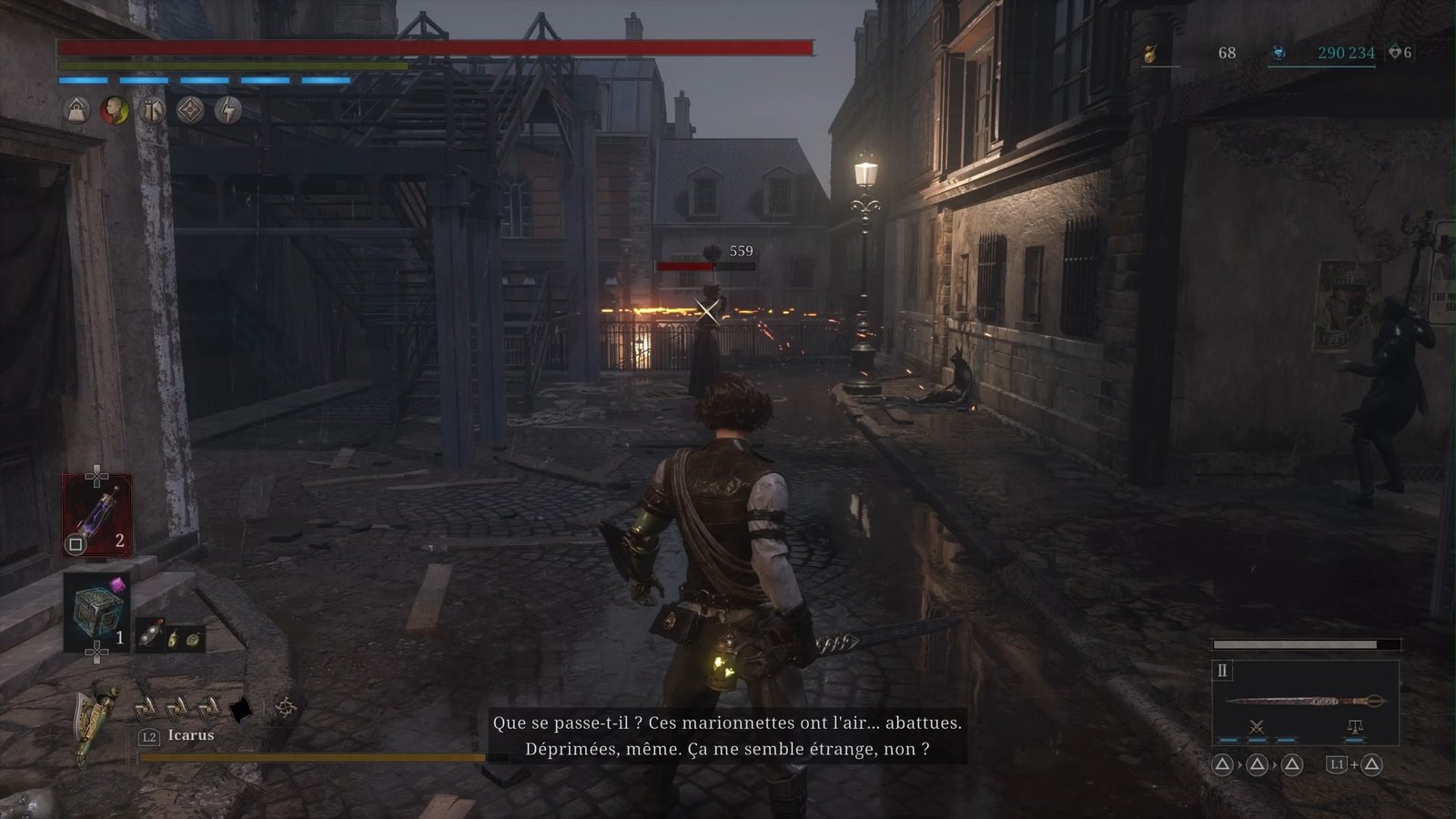Viewport: 1456px width, 819px height.
Task: Click the lightning bolt status icon
Action: [227, 111]
